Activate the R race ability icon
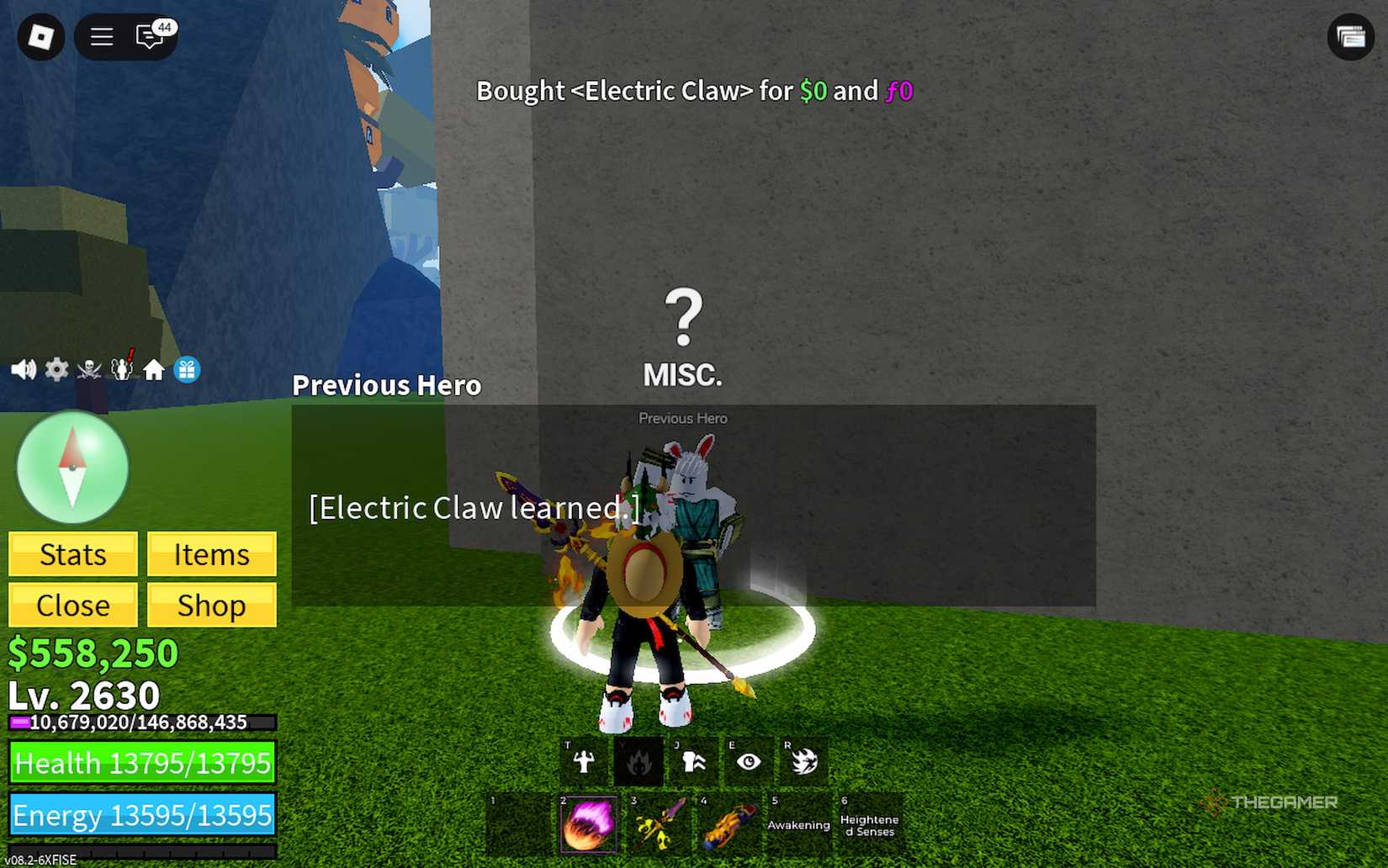Image resolution: width=1388 pixels, height=868 pixels. [803, 759]
